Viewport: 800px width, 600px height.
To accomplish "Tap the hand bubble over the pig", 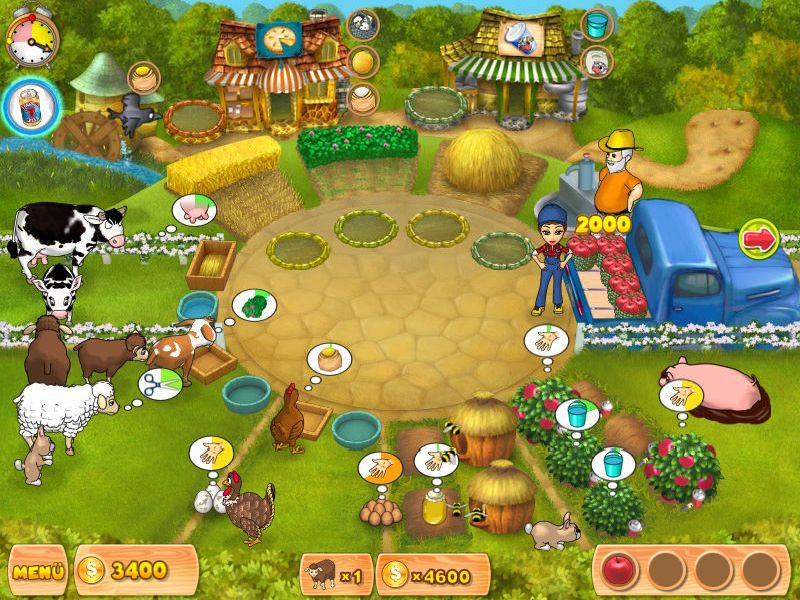I will (x=678, y=396).
